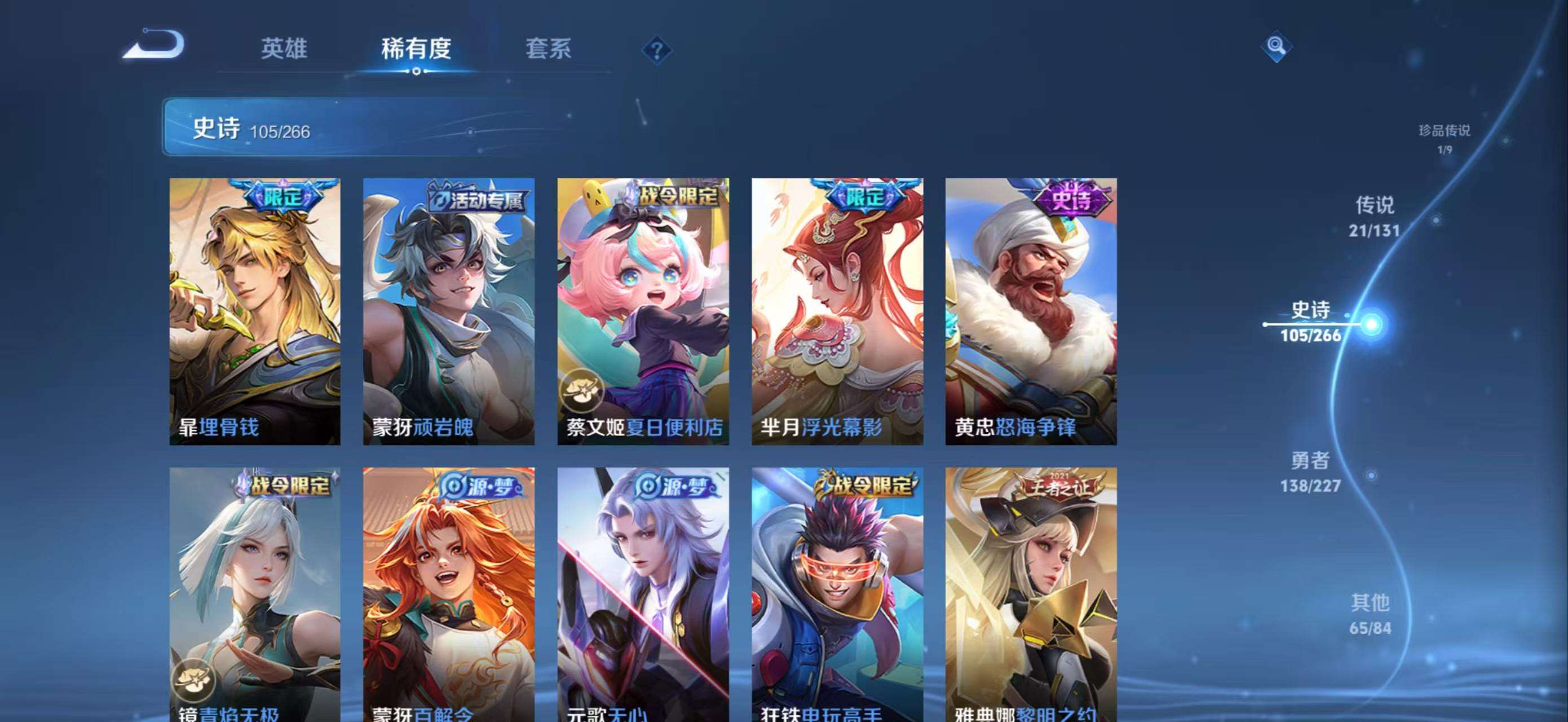
Task: Pick the 黄忠 怒海争锋 skin card
Action: click(x=1031, y=311)
